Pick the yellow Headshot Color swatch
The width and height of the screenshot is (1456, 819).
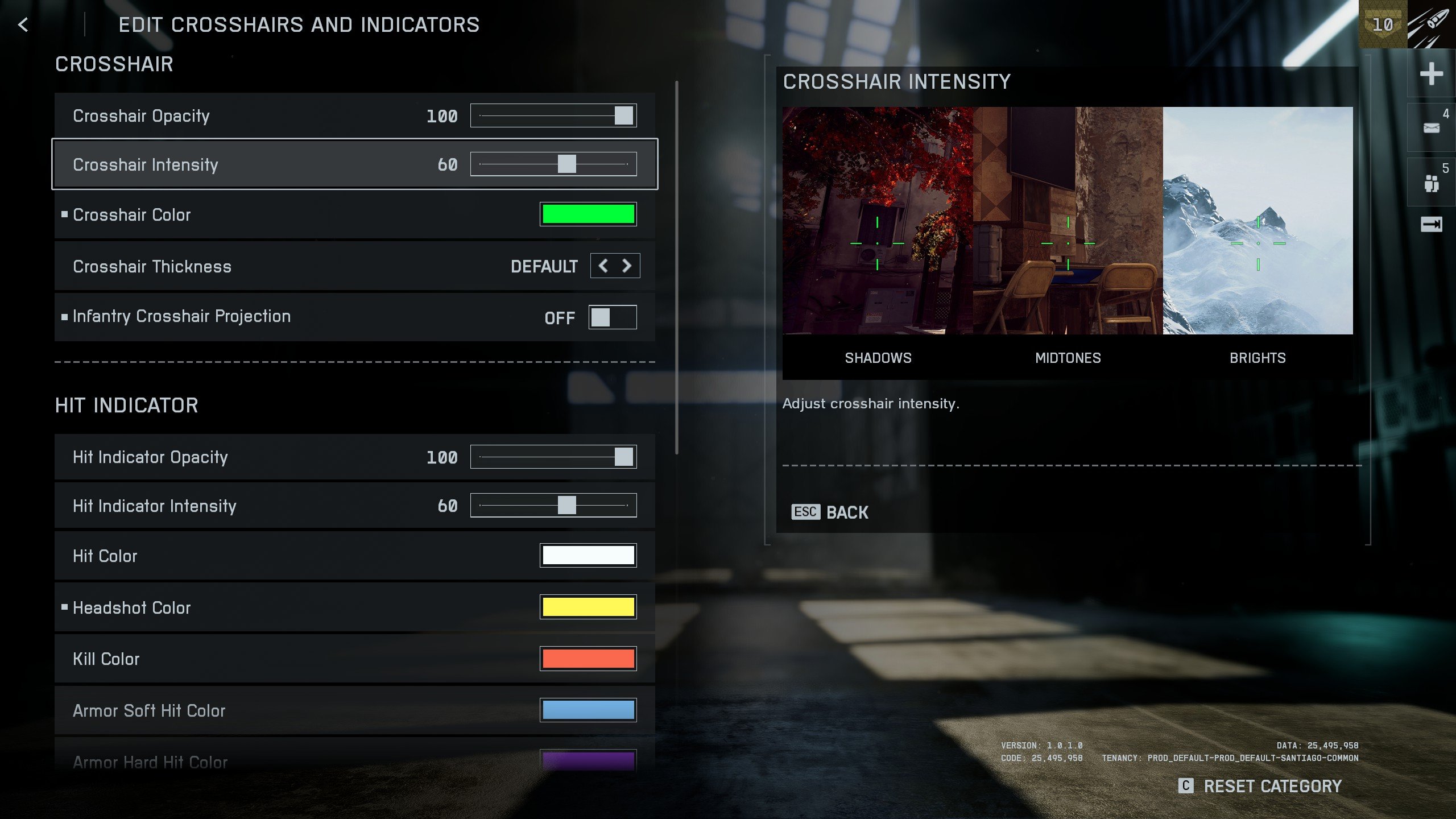588,607
